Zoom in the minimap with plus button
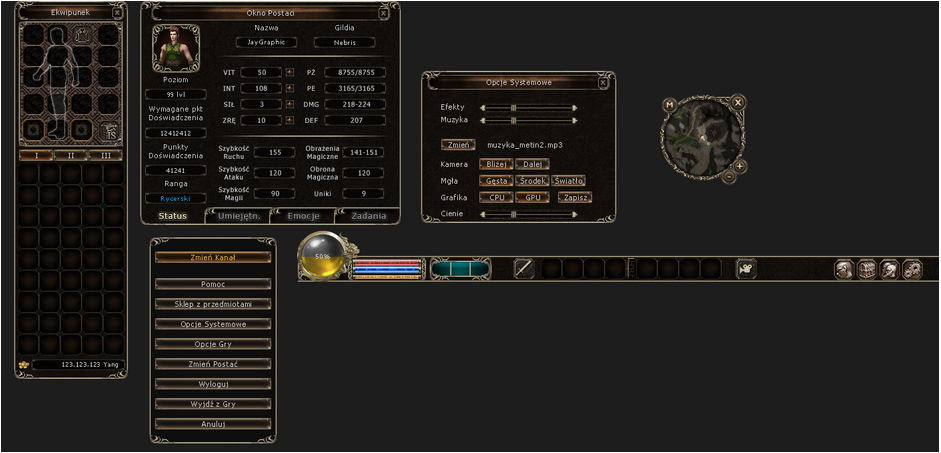The height and width of the screenshot is (453, 941). tap(739, 165)
